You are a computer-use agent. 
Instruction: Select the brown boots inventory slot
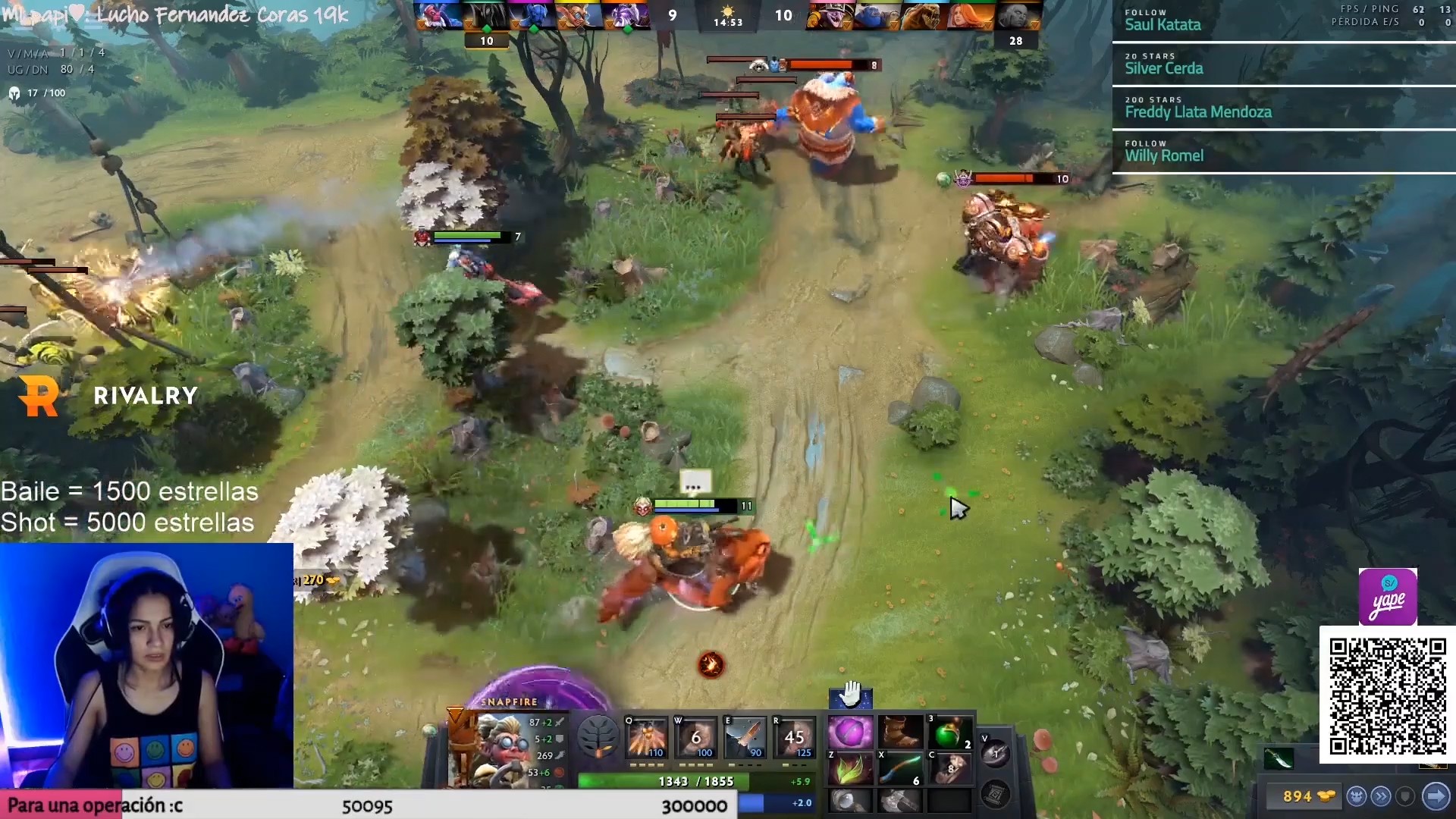click(900, 733)
